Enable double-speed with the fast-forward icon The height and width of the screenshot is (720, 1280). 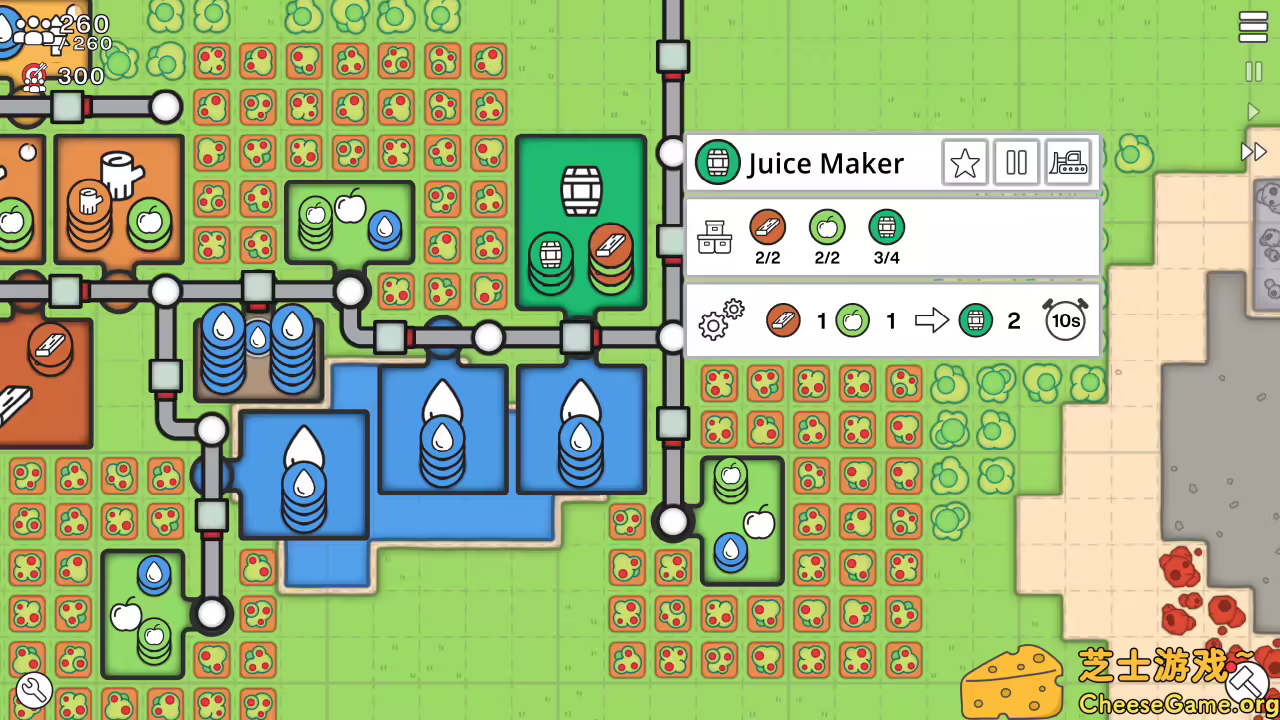1254,152
